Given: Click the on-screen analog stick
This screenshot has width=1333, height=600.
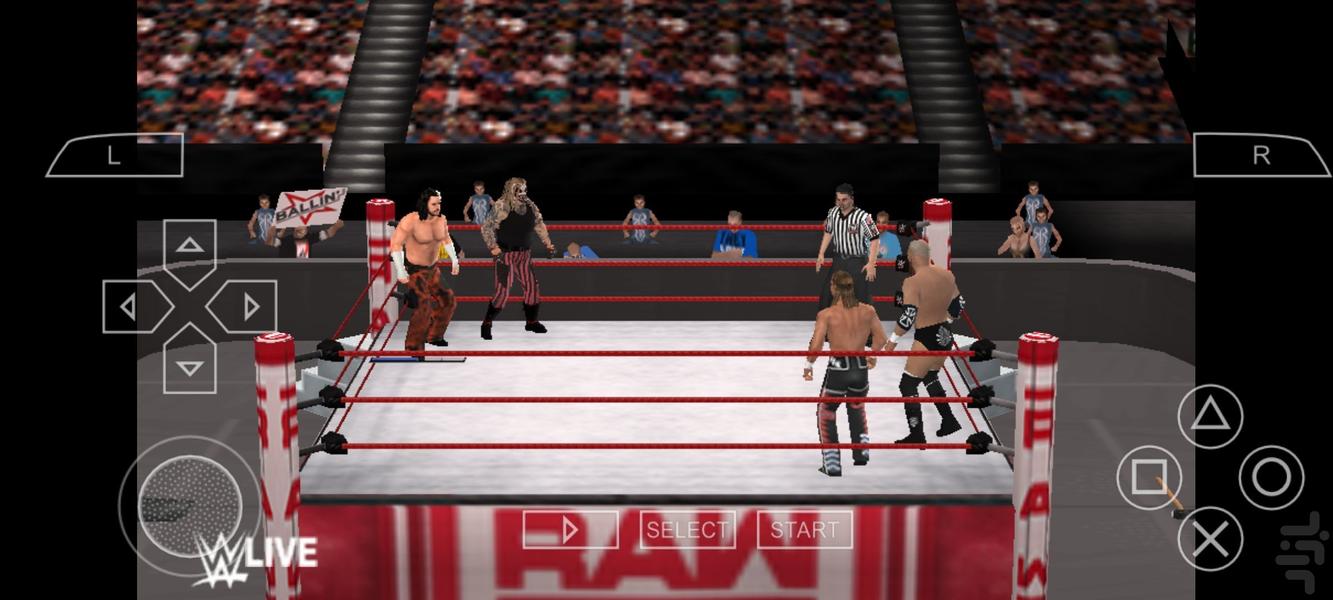Looking at the screenshot, I should click(190, 505).
